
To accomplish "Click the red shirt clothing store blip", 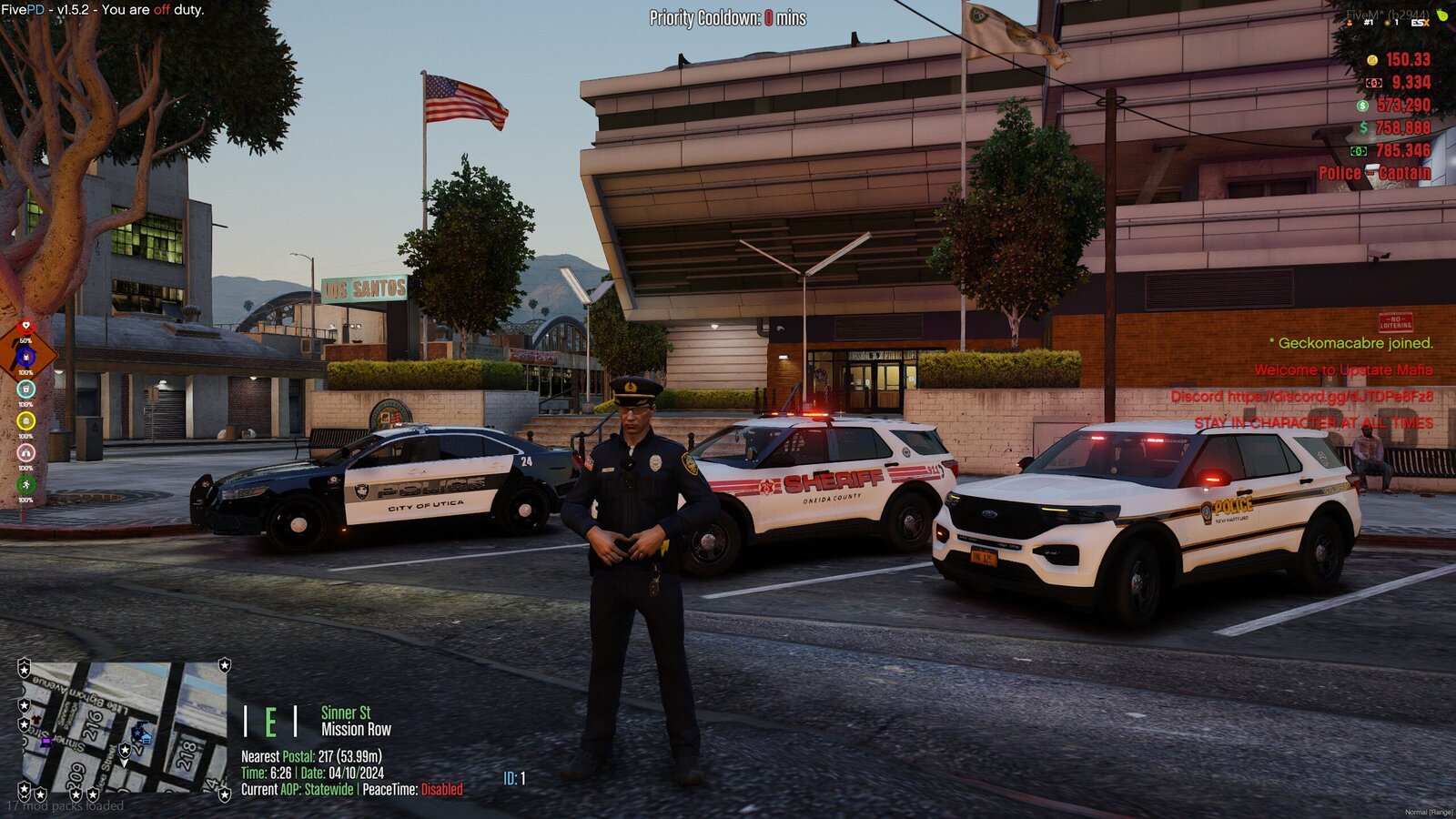I will [36, 720].
